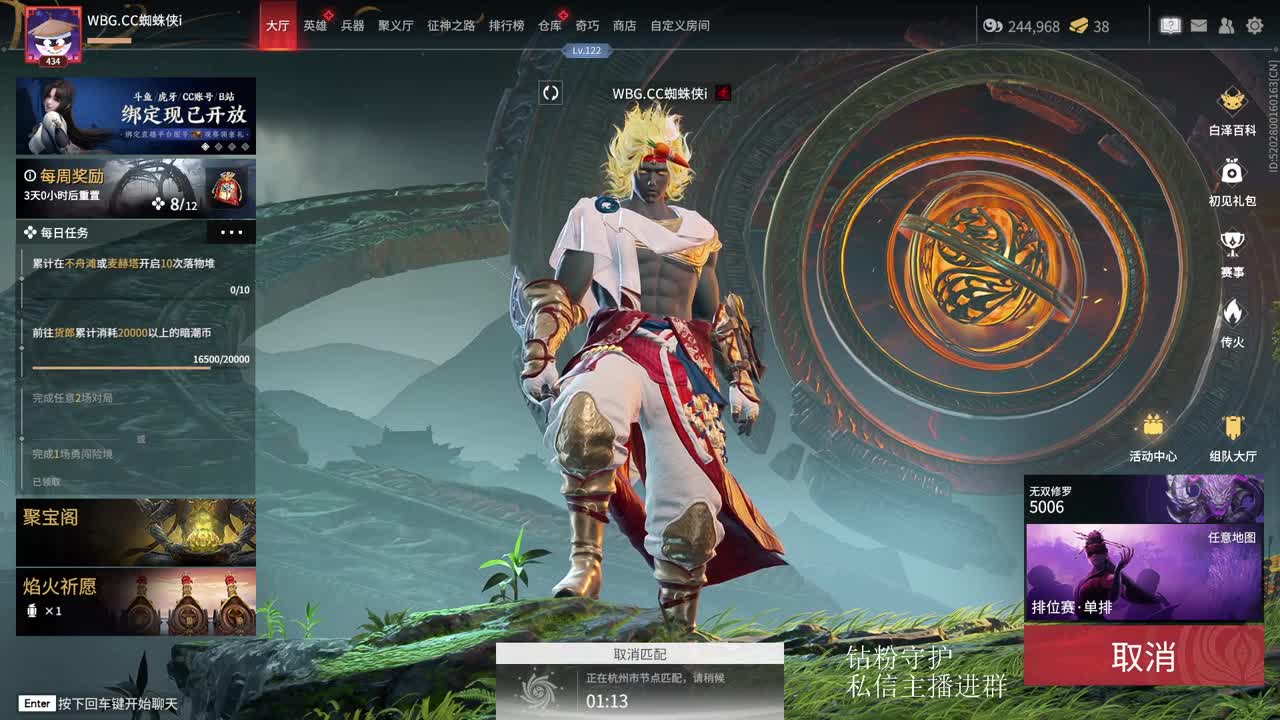Open the friends list icon
Screen dimensions: 1280x720
coord(1225,25)
